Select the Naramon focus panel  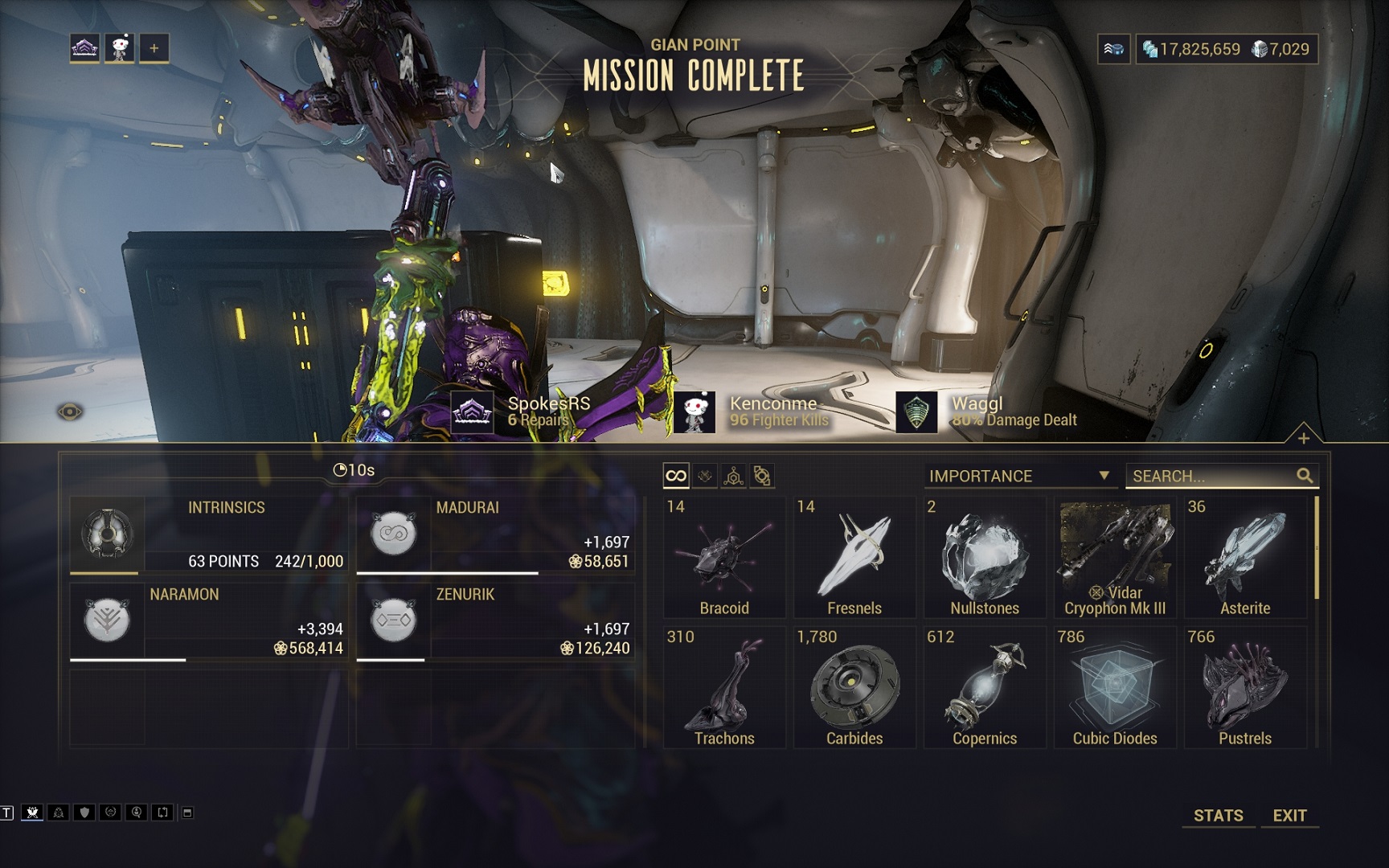pos(209,621)
